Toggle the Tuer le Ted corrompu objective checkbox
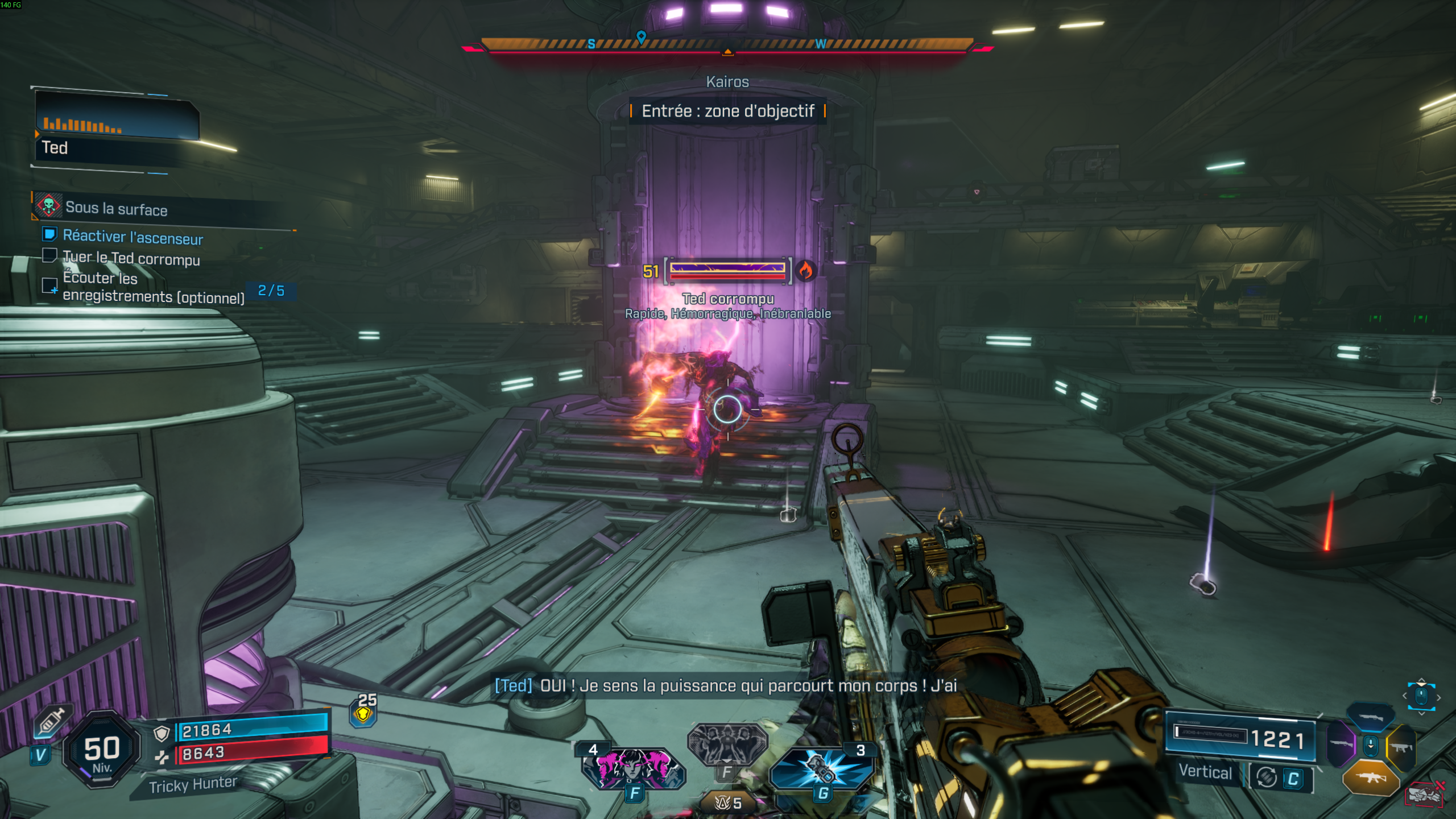1456x819 pixels. pyautogui.click(x=50, y=257)
